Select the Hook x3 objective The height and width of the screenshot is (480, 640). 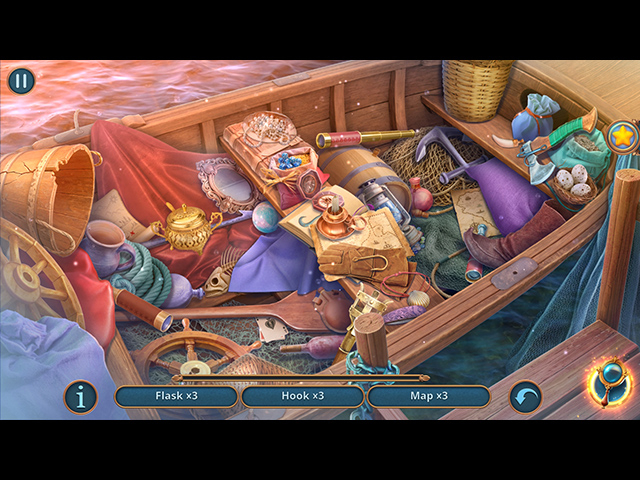tap(303, 396)
